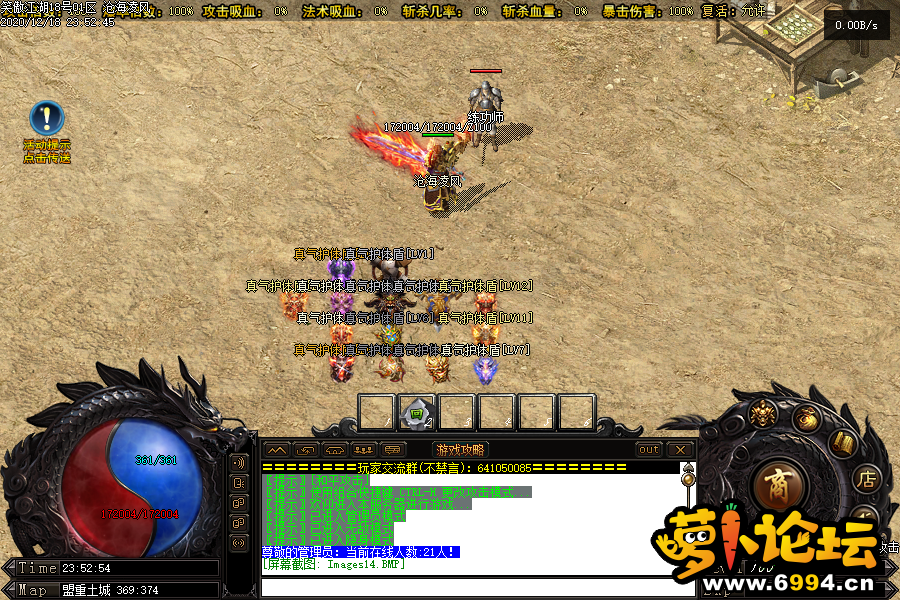Open the 店 store button
This screenshot has height=600, width=900.
pos(865,479)
